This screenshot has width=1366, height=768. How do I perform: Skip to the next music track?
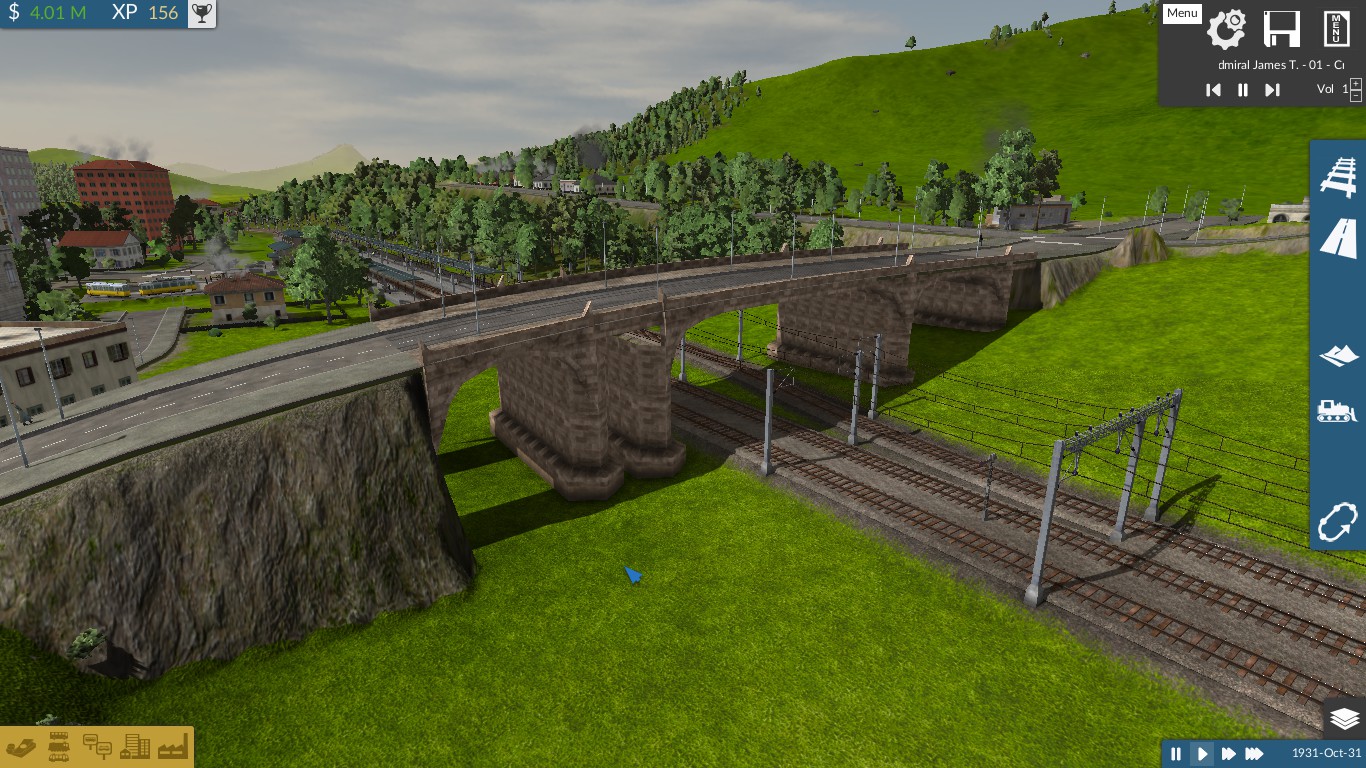(1272, 90)
